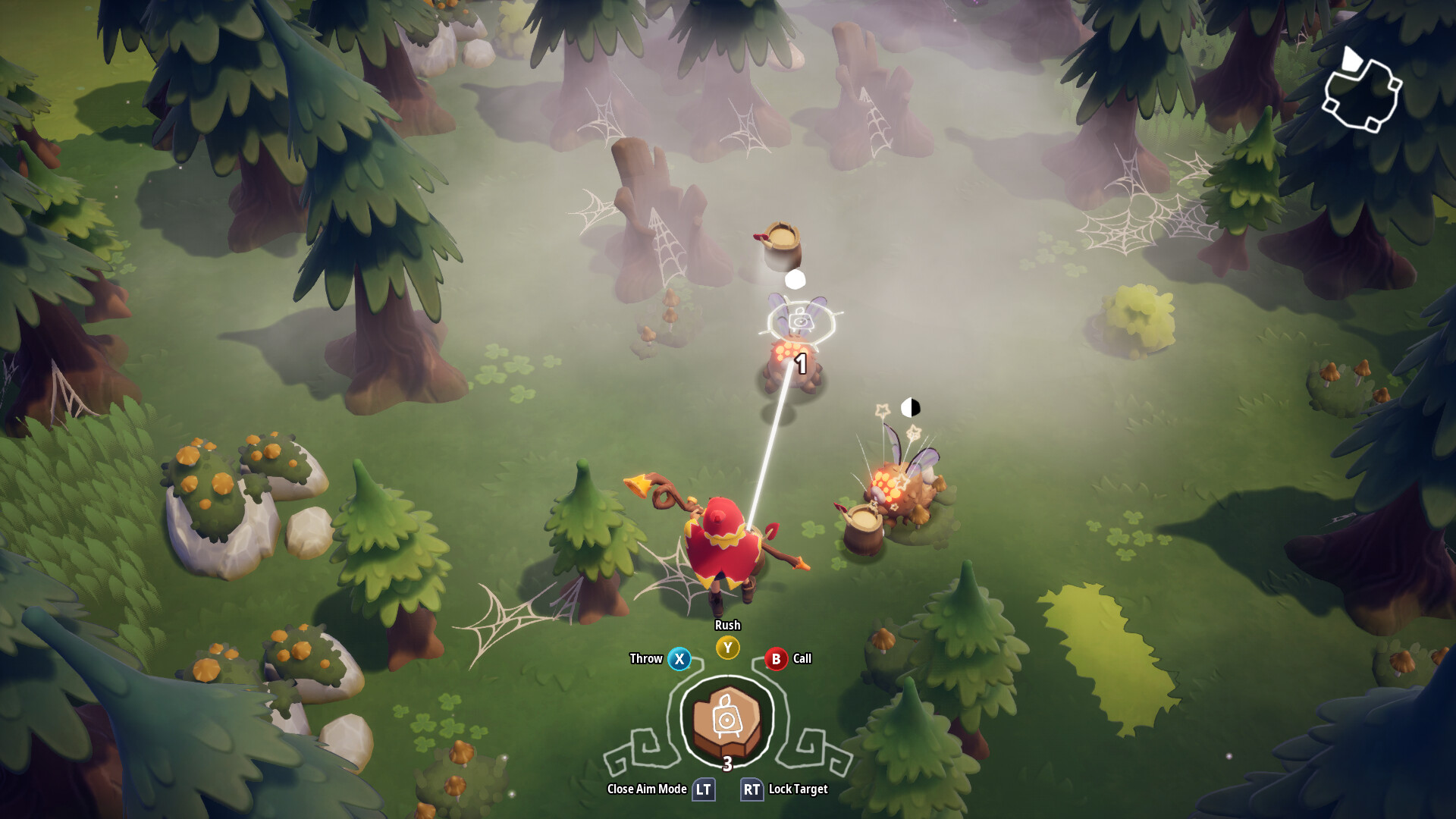Click the white aim dot near the bucket stump
Screen dimensions: 1456x819
pos(795,281)
